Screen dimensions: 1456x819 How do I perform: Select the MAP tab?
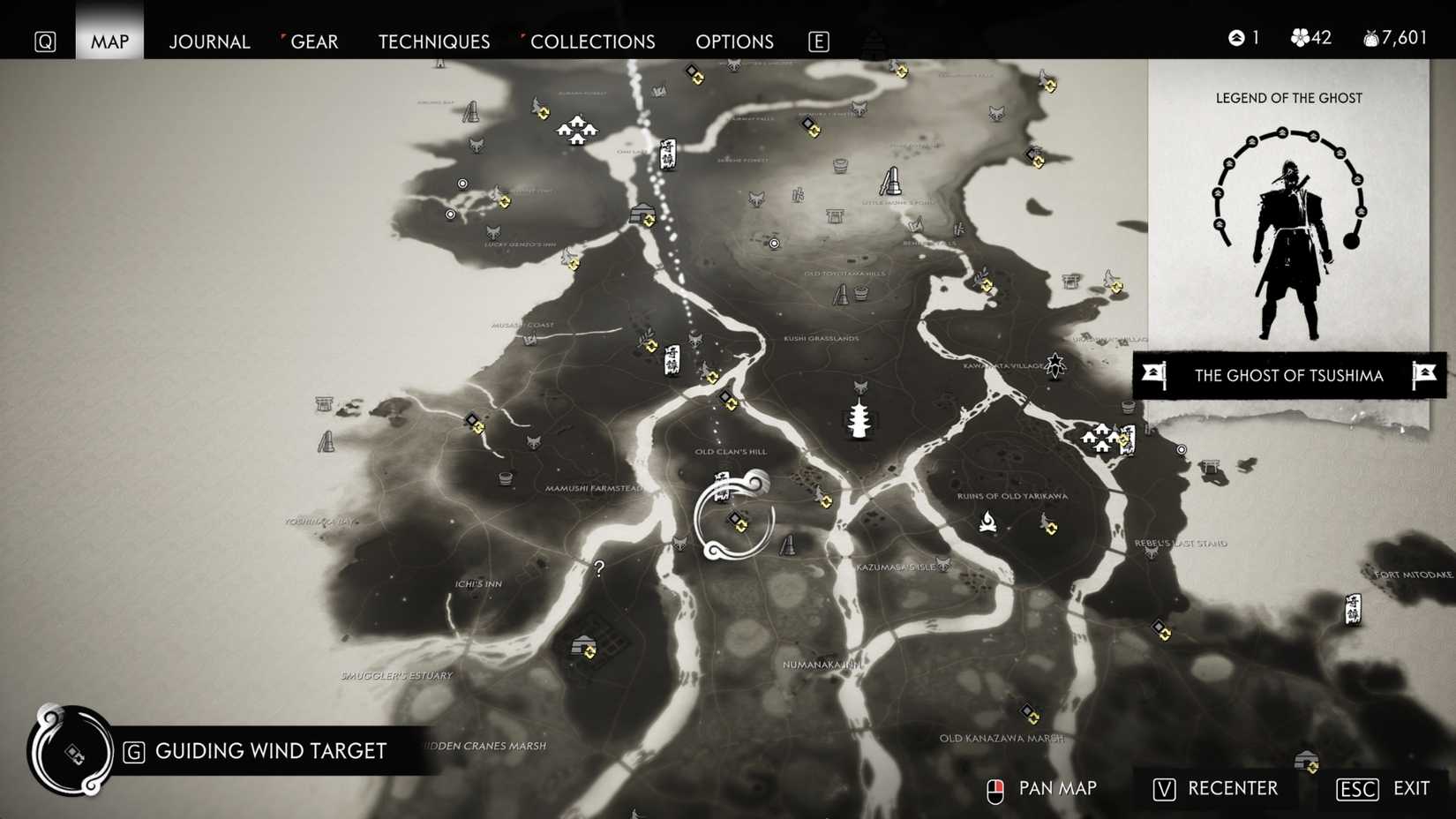(108, 40)
